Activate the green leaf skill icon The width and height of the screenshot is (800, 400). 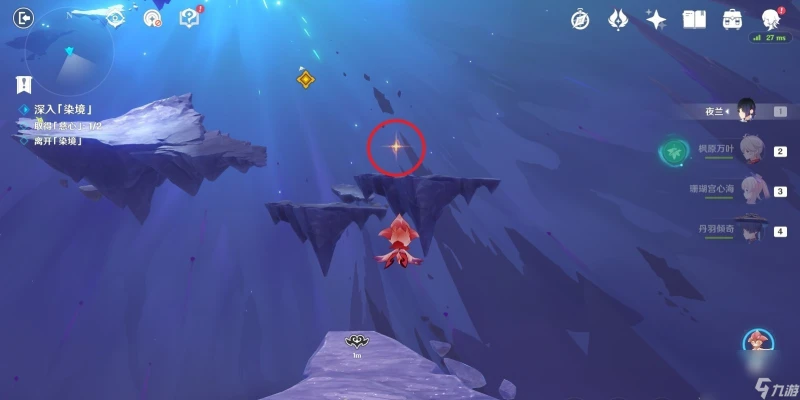(671, 151)
